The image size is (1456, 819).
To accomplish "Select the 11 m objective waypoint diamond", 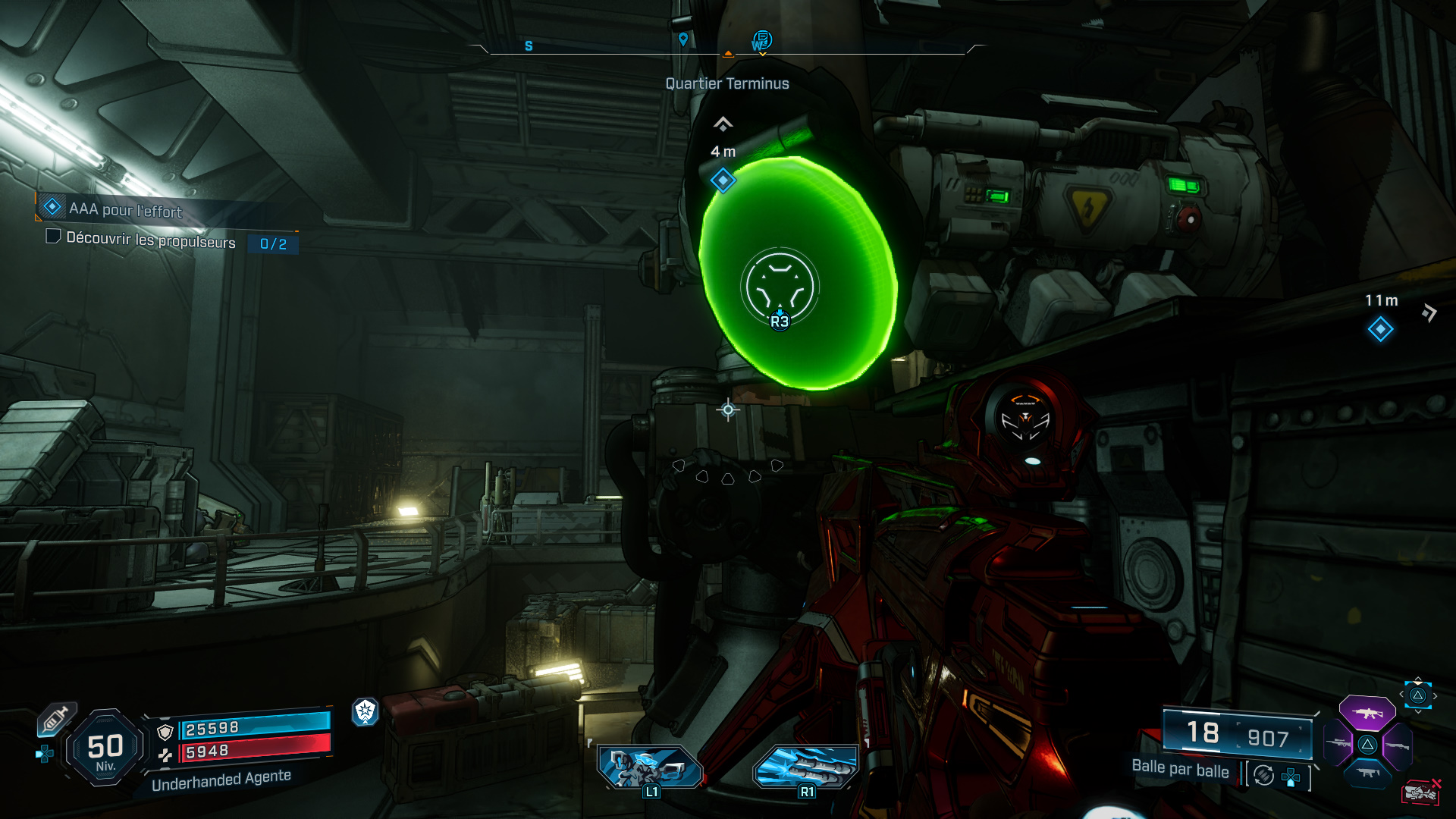I will pyautogui.click(x=1380, y=329).
